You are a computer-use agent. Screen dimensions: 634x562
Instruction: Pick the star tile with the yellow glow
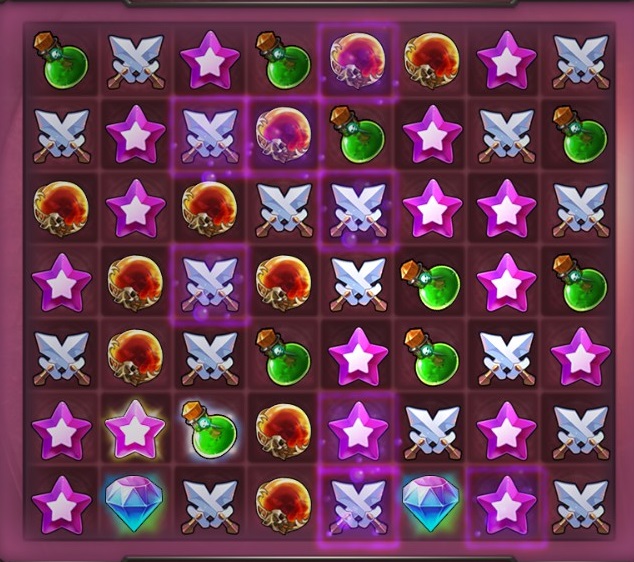click(135, 428)
